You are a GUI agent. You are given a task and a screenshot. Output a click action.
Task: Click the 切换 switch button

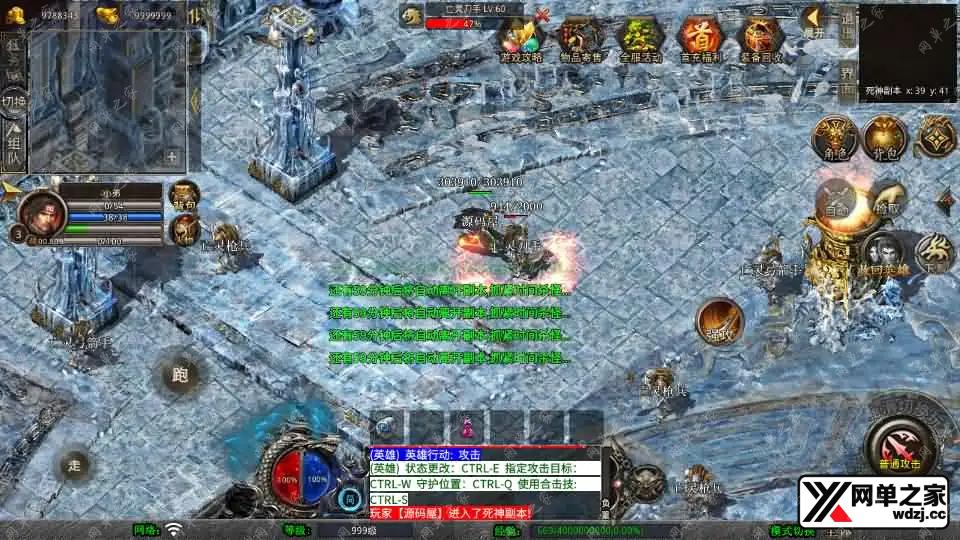click(14, 101)
